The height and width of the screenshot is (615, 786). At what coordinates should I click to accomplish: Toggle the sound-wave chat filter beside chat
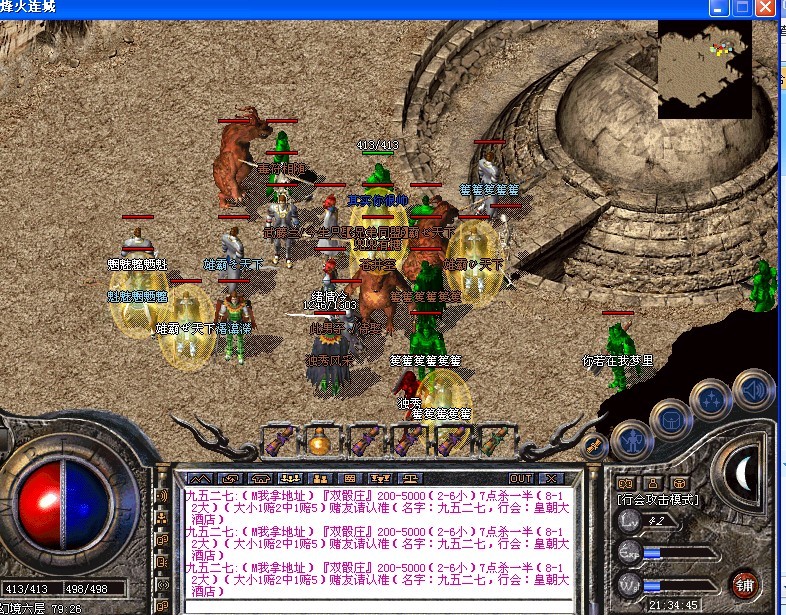(163, 497)
